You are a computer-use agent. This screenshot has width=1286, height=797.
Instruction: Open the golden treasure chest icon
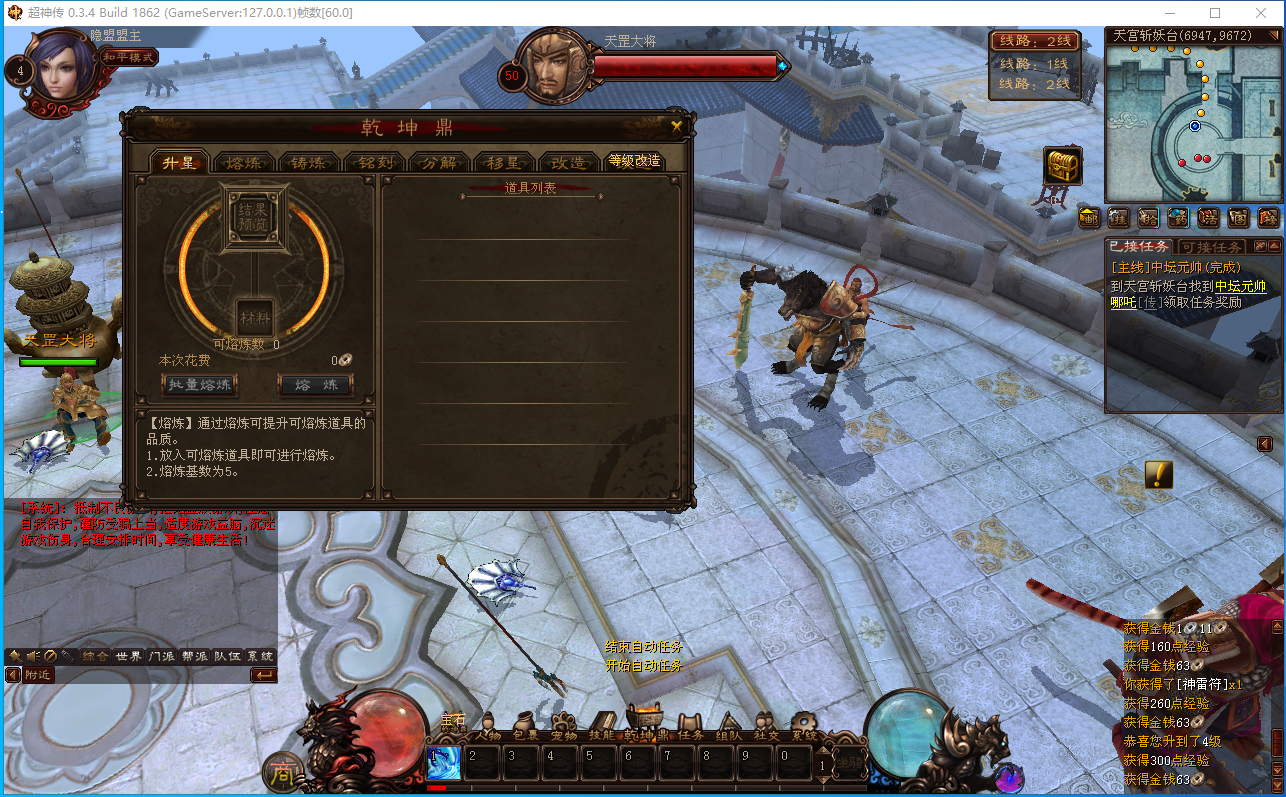pos(1062,166)
